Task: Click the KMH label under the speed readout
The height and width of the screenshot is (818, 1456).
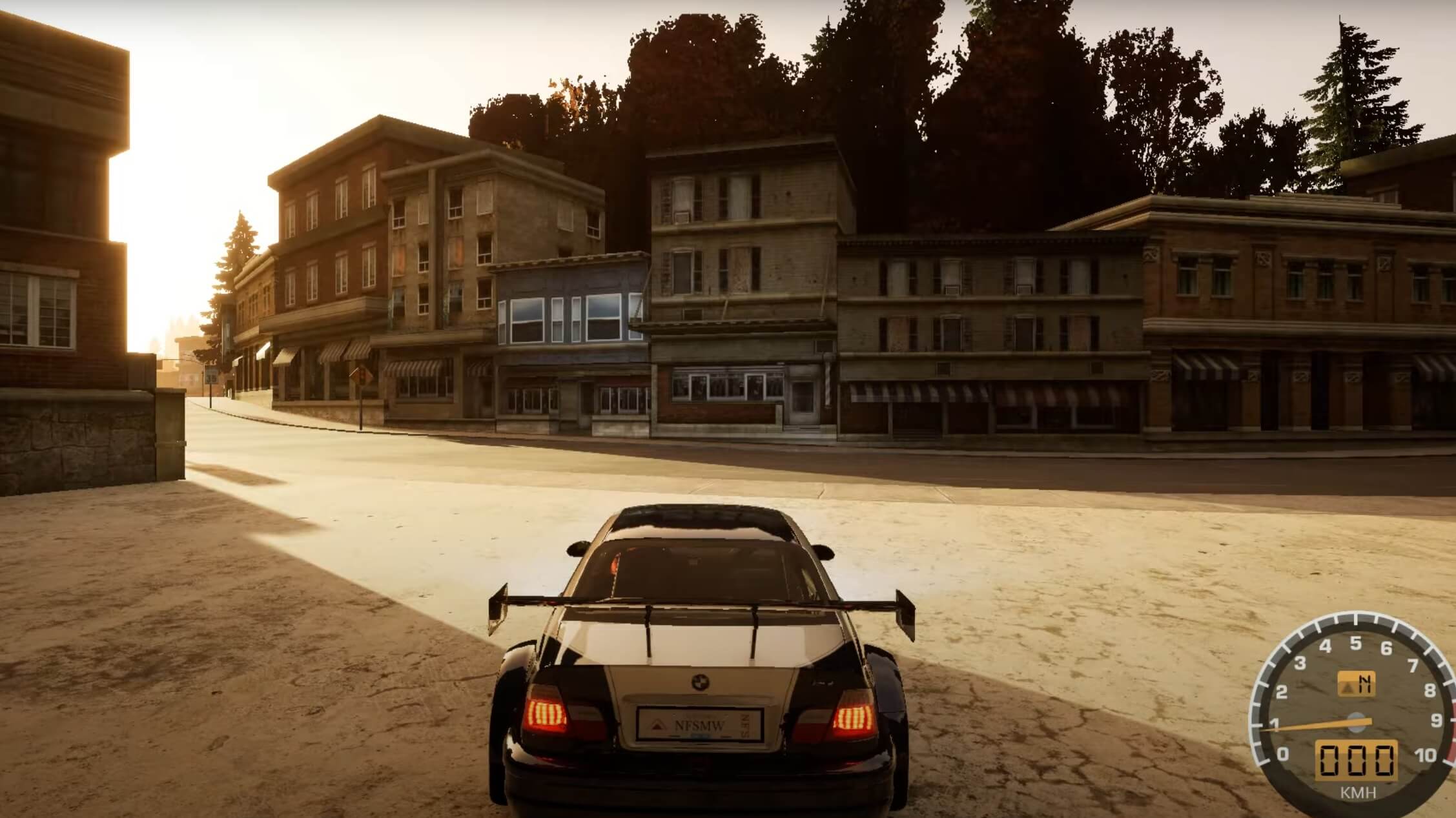Action: (x=1358, y=792)
